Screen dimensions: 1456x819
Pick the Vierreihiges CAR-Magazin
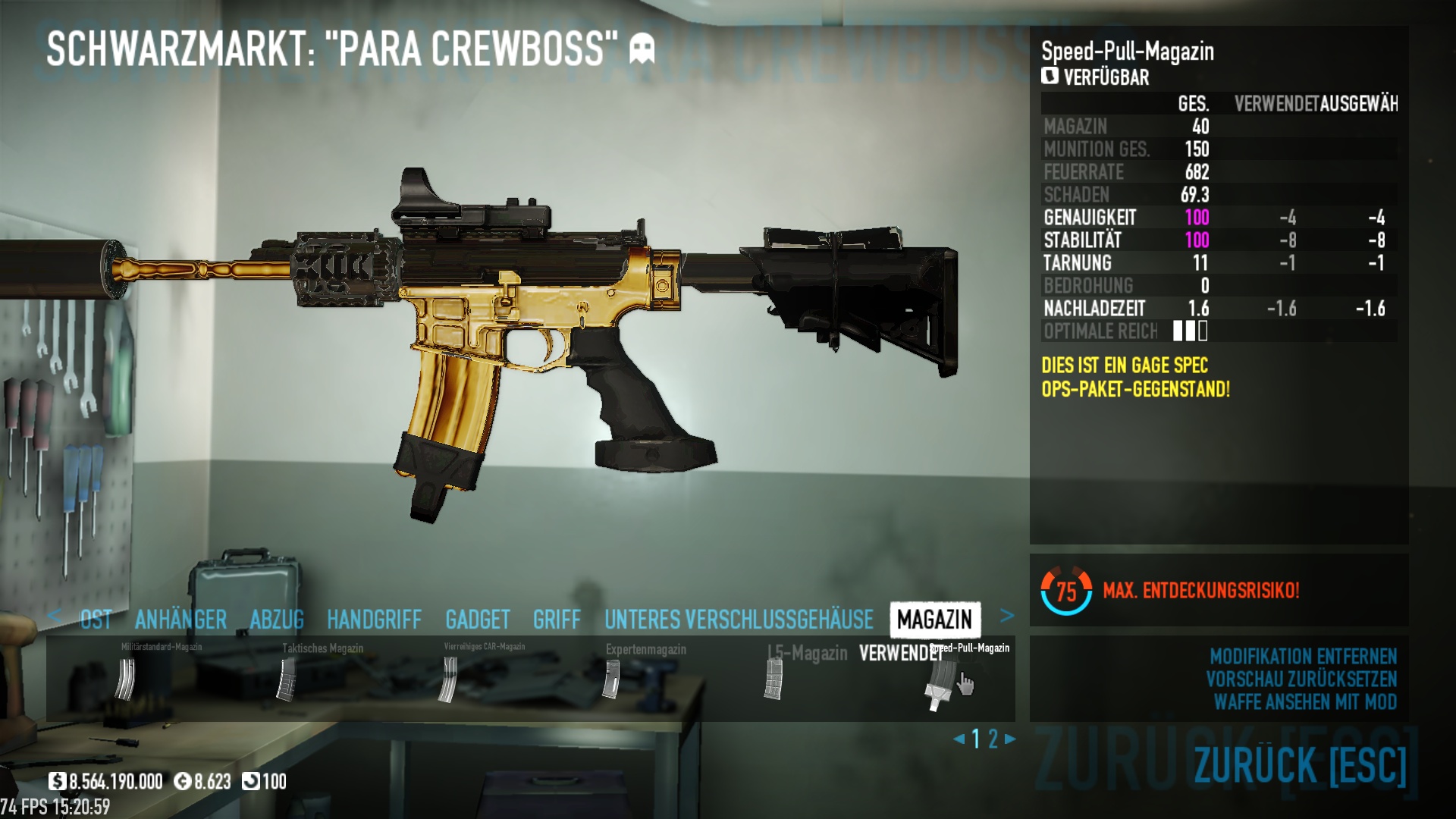(x=449, y=679)
